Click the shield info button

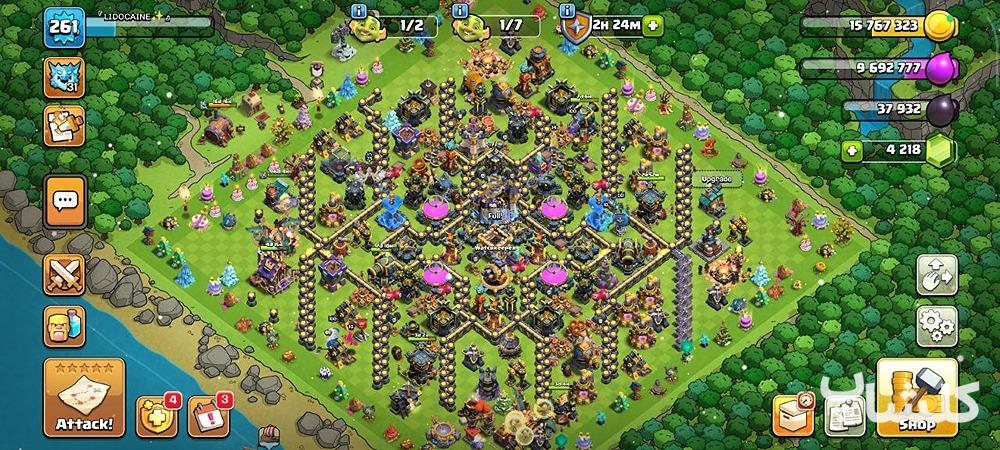[x=567, y=11]
